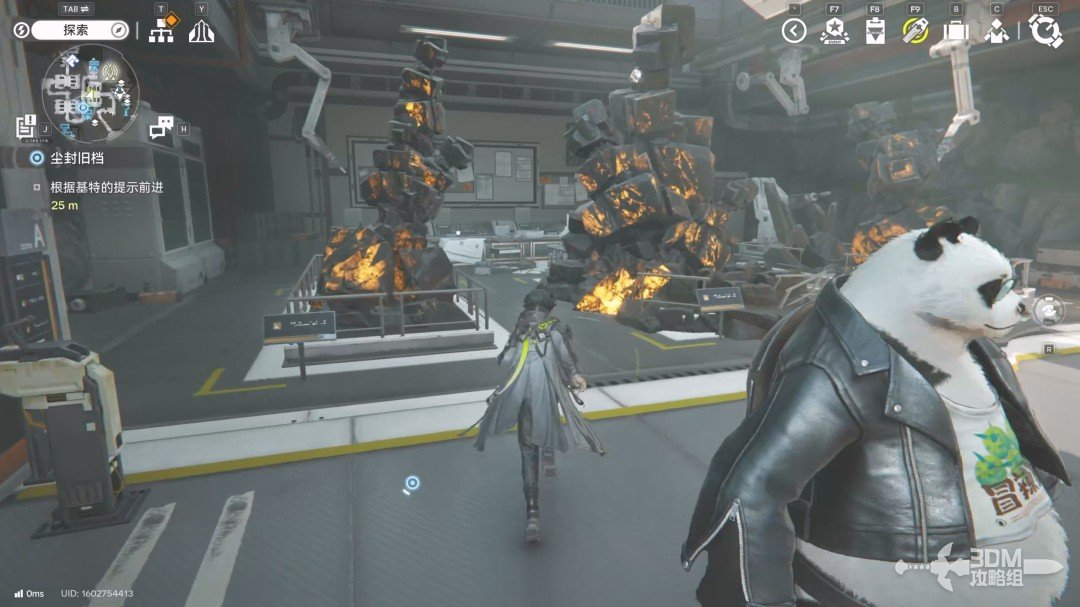Open the chat speech bubbles icon
This screenshot has width=1080, height=607.
pyautogui.click(x=161, y=127)
